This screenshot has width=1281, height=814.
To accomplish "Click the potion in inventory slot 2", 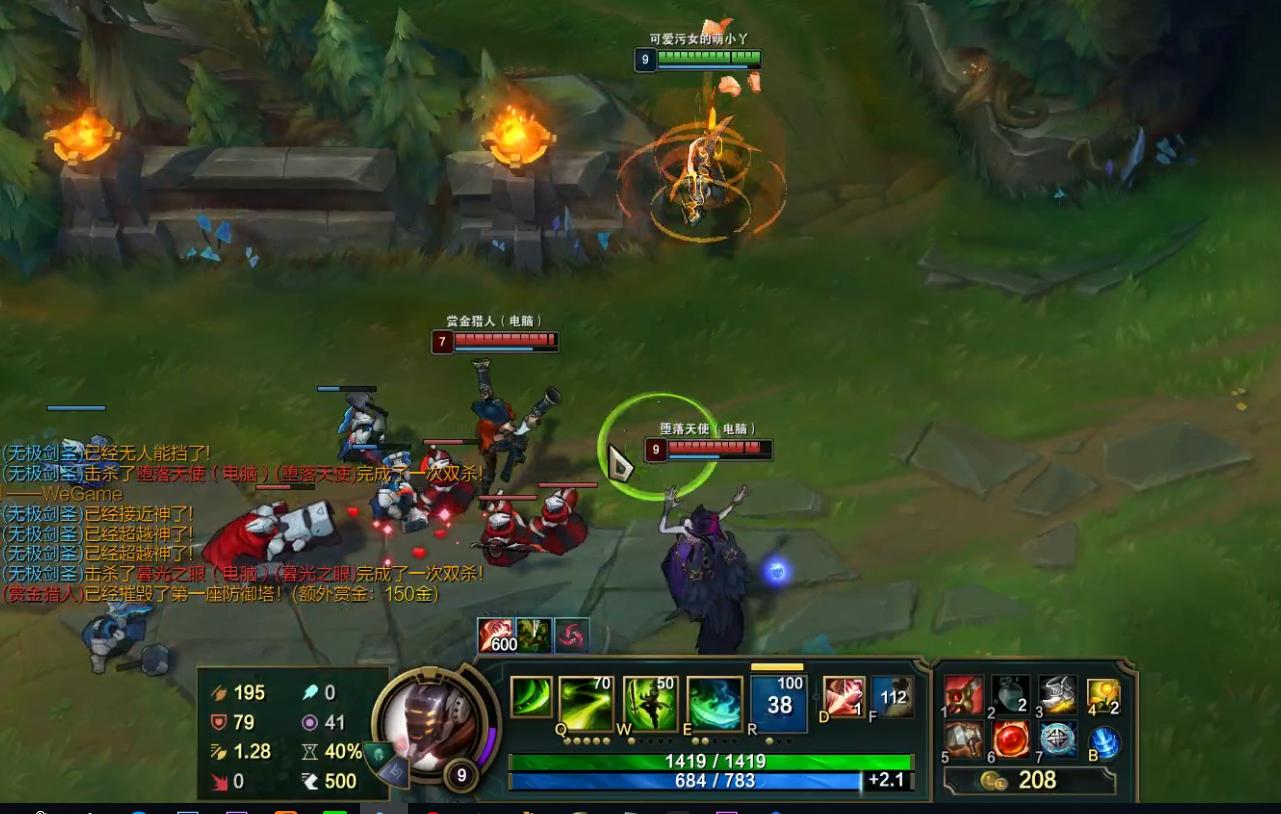I will pyautogui.click(x=1010, y=693).
